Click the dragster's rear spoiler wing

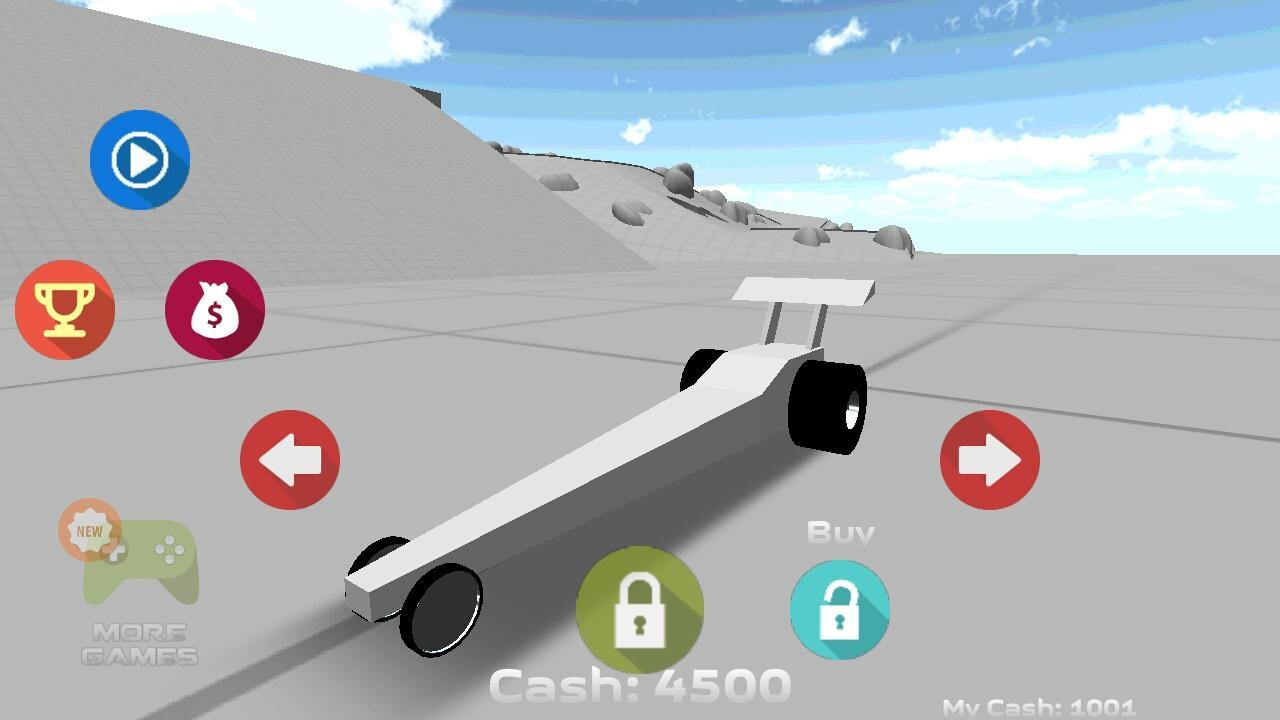[x=800, y=290]
